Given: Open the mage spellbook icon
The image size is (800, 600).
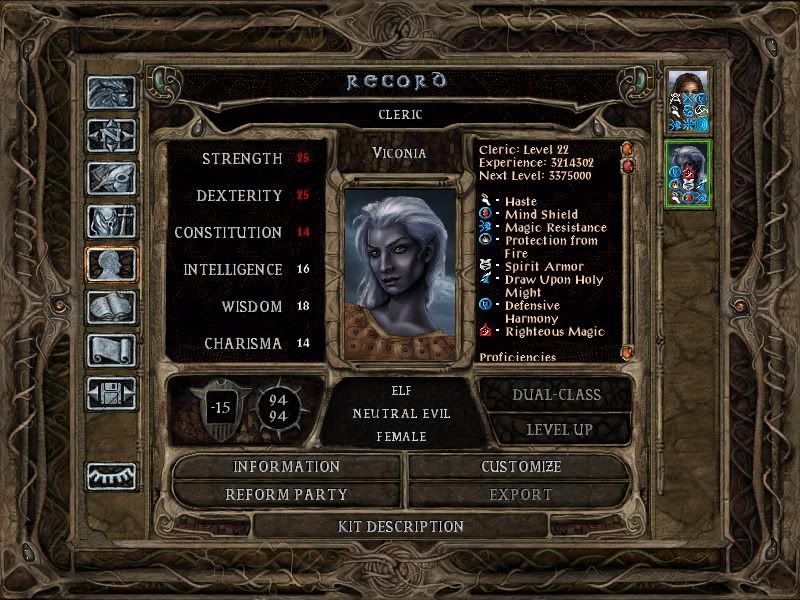Looking at the screenshot, I should pyautogui.click(x=111, y=307).
